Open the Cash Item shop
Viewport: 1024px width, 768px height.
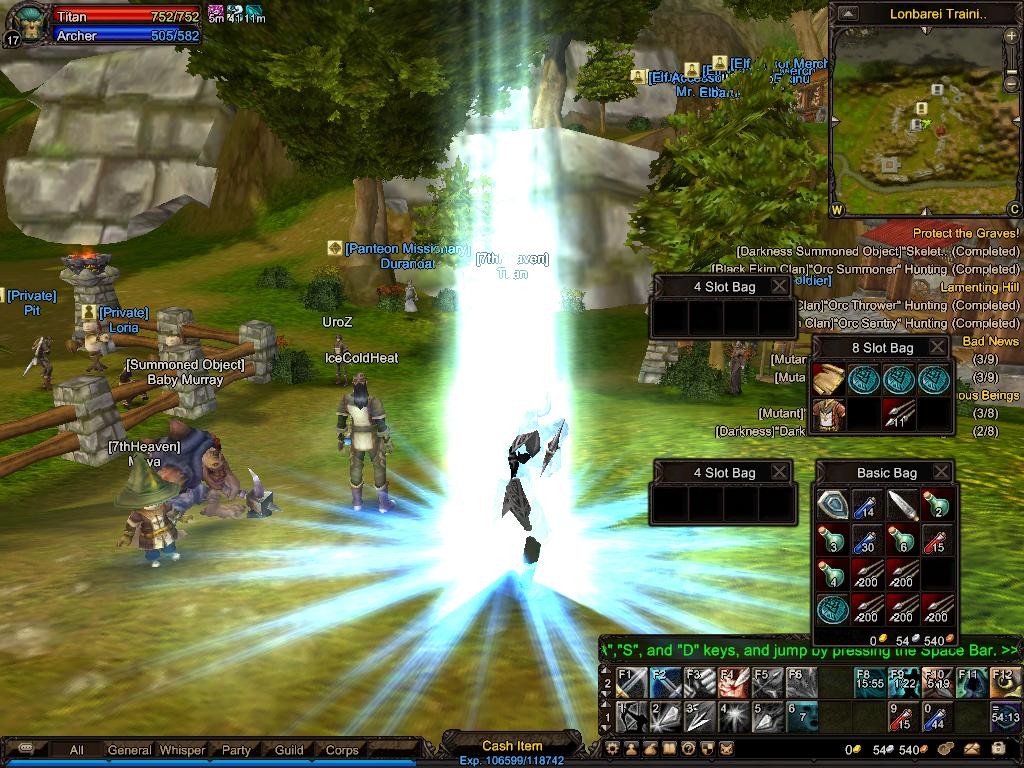click(512, 745)
